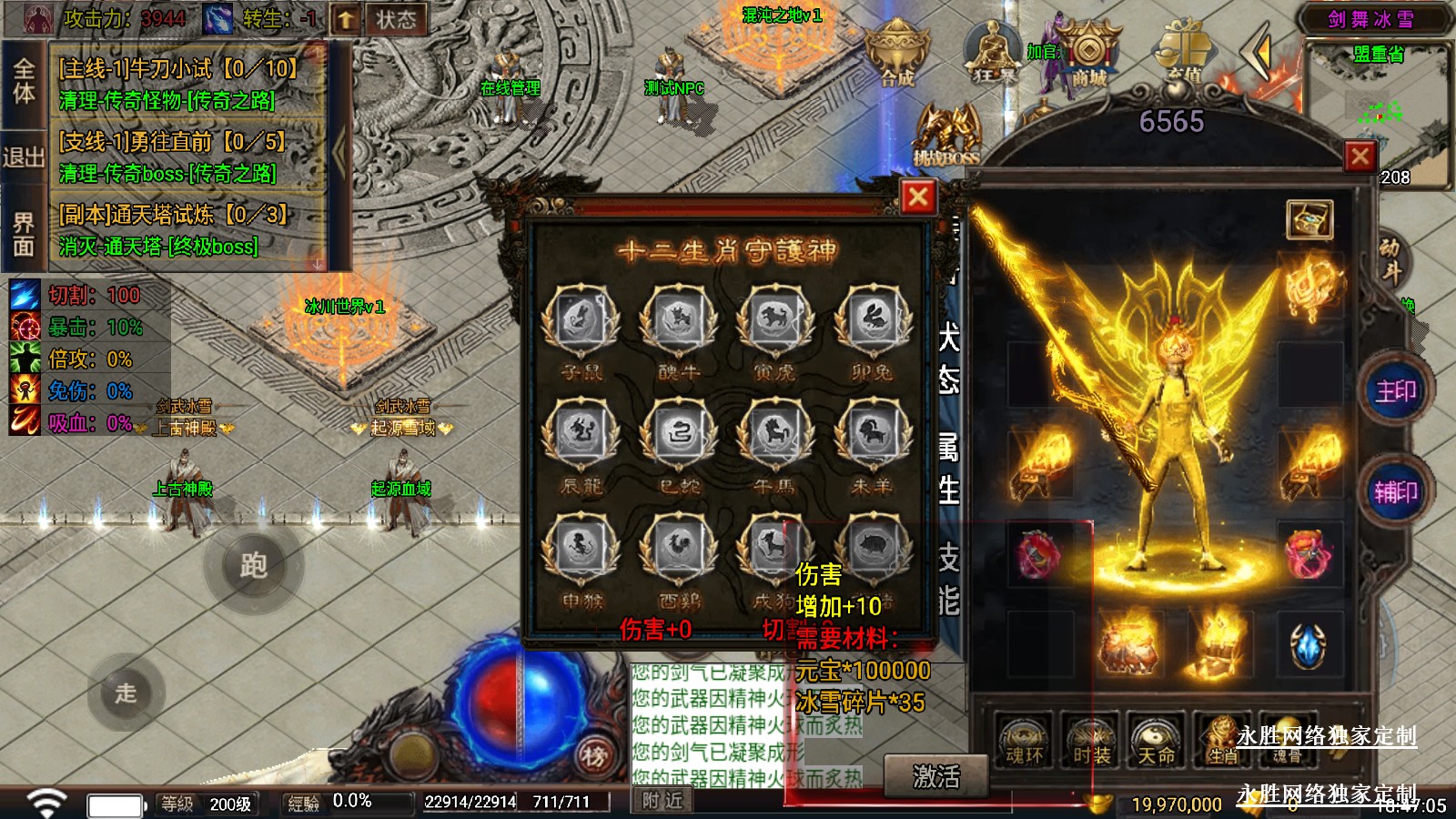Select the 子鼠 rat zodiac medallion
Image resolution: width=1456 pixels, height=819 pixels.
pos(581,320)
